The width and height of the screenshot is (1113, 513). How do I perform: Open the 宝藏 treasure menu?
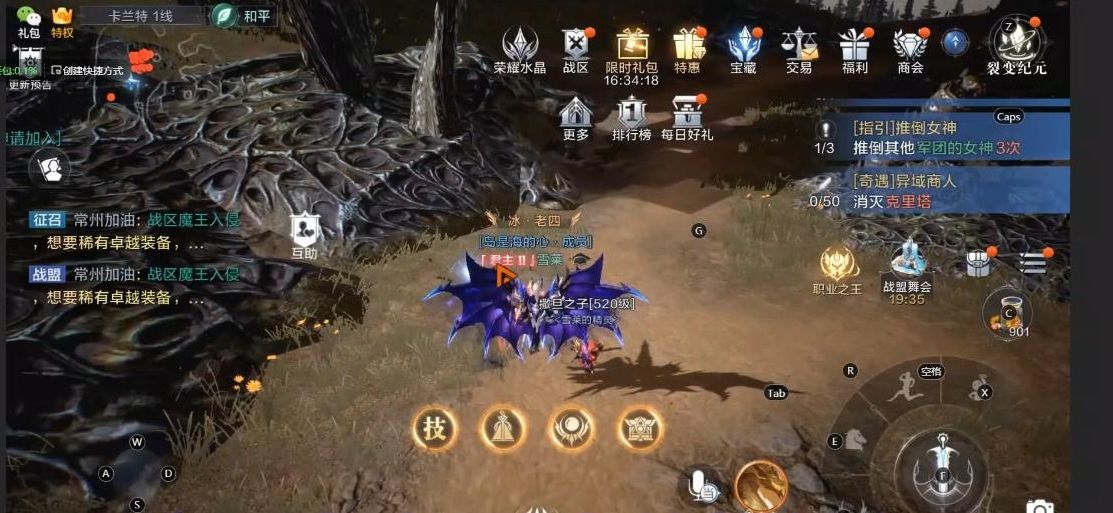pyautogui.click(x=743, y=48)
